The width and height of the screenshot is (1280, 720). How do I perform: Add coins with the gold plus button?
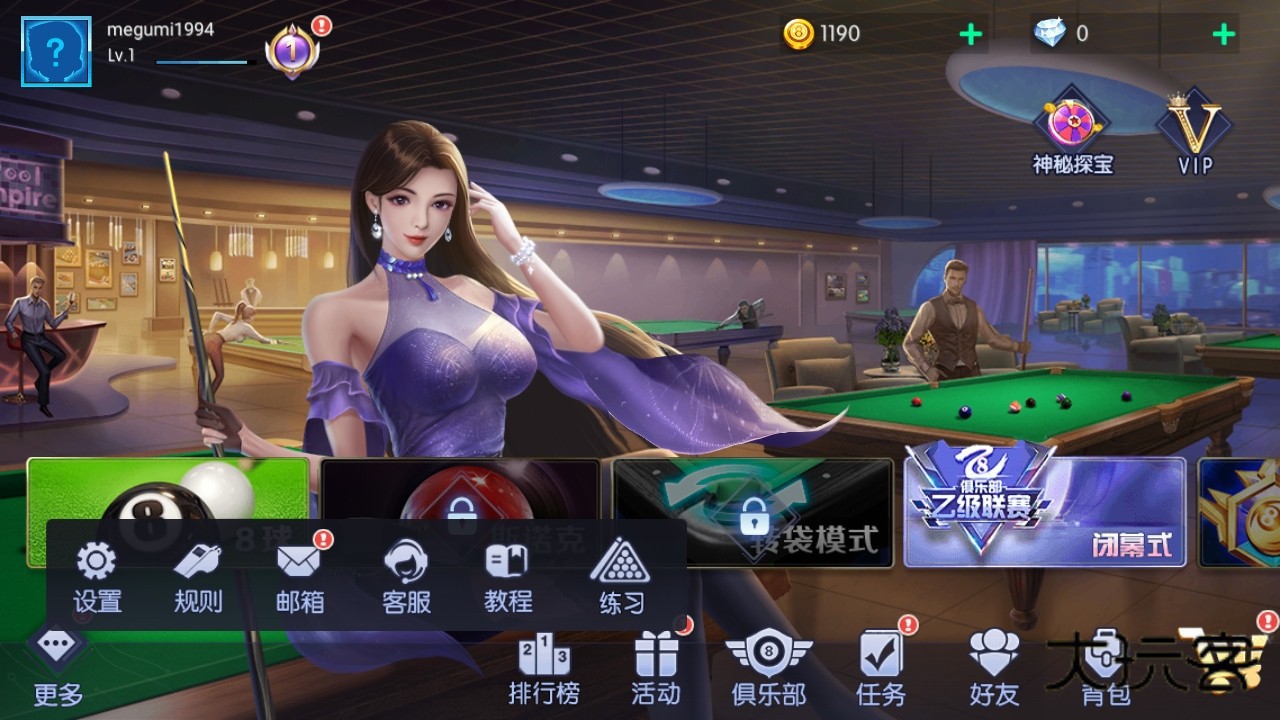point(968,33)
